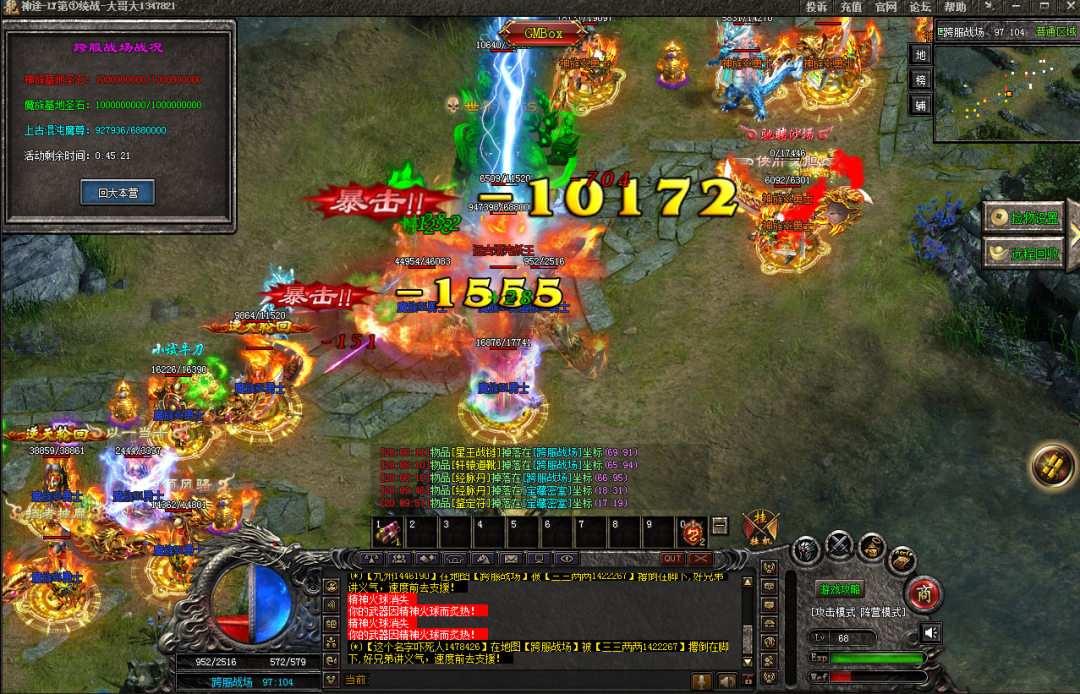Open the 充值 recharge menu

click(851, 7)
